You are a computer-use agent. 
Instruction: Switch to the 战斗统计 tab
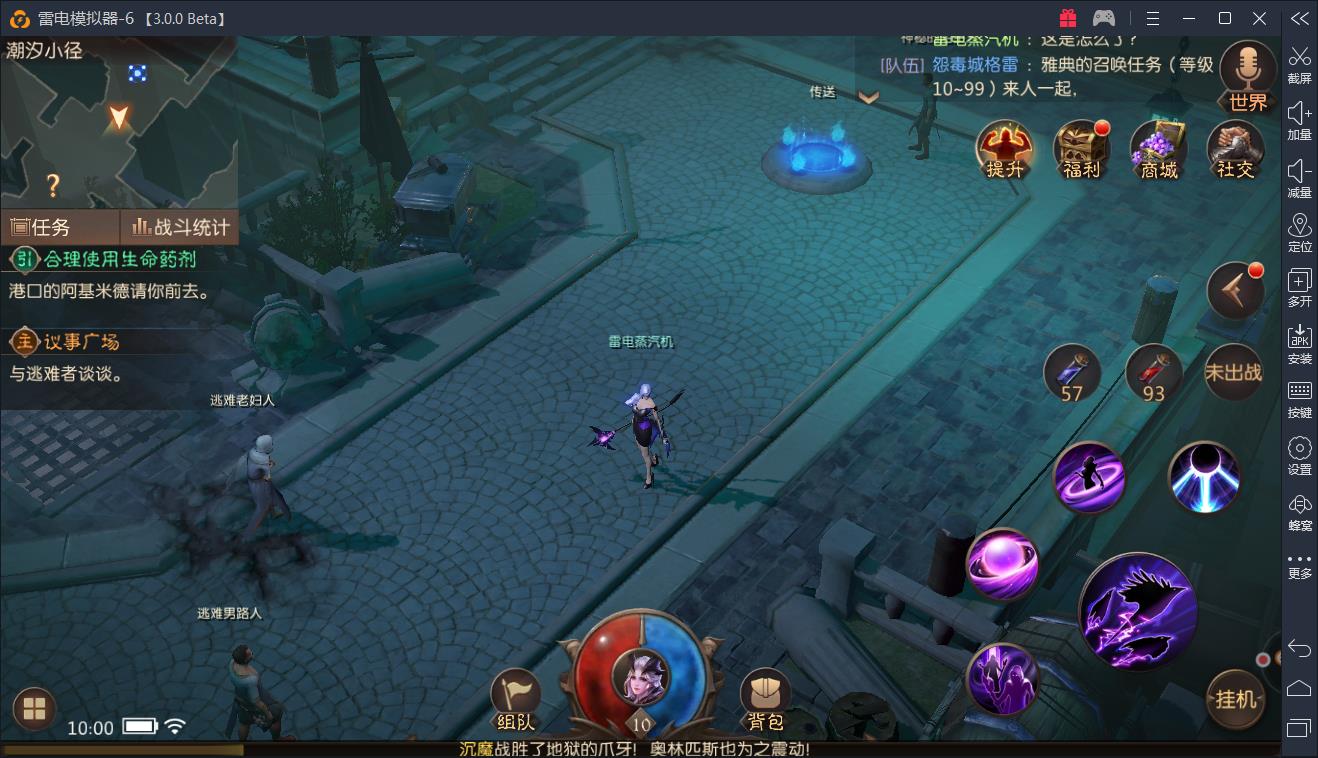pos(180,227)
